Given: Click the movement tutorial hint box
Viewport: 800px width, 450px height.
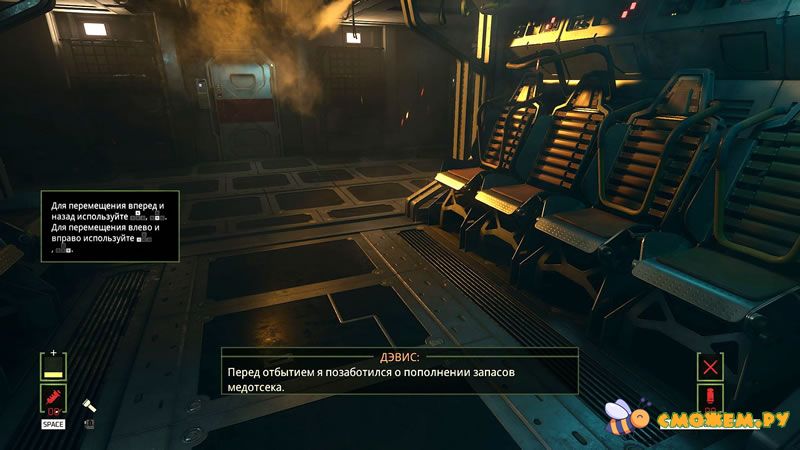Looking at the screenshot, I should [110, 226].
